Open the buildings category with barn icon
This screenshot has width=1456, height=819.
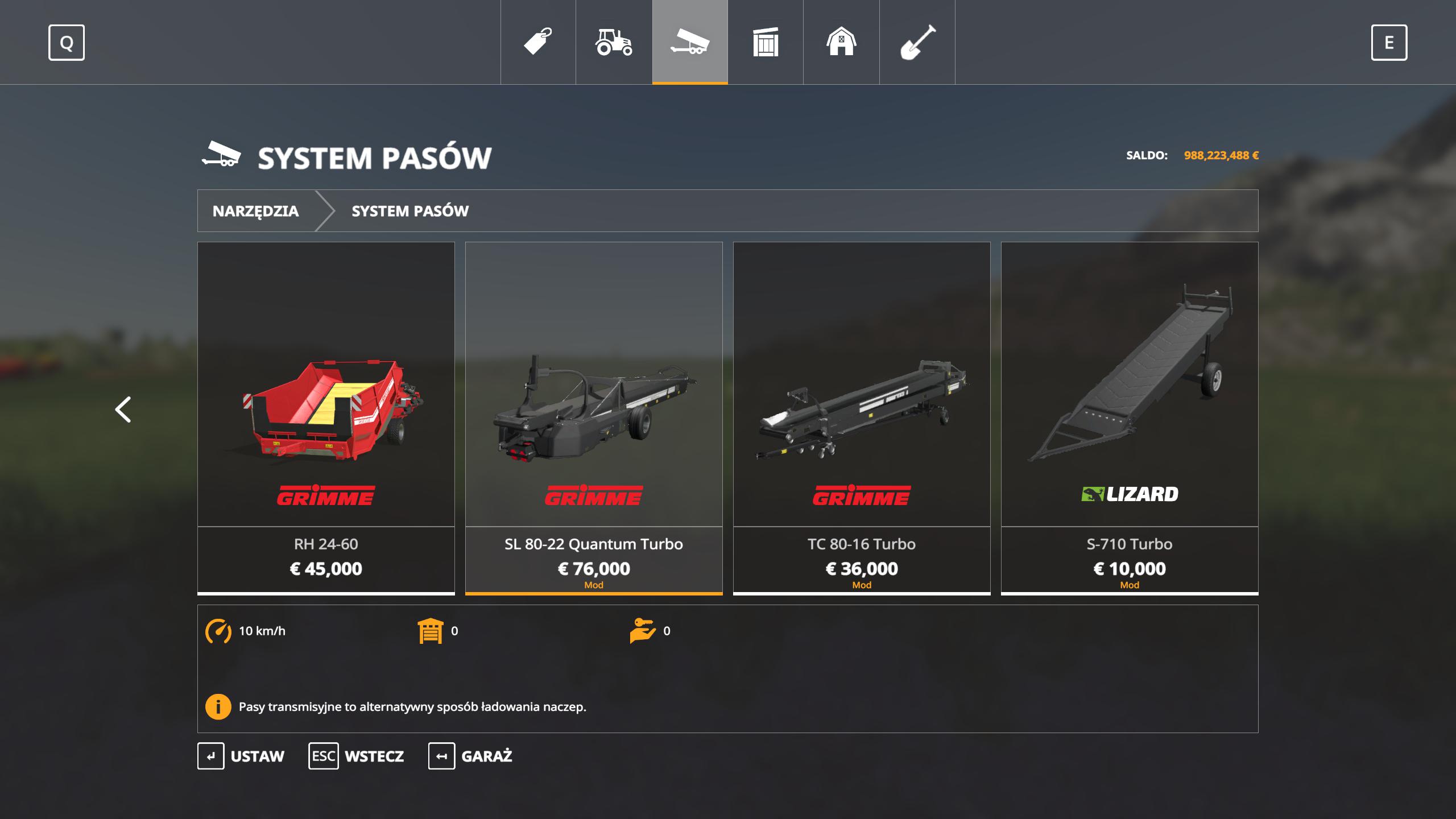[x=841, y=42]
